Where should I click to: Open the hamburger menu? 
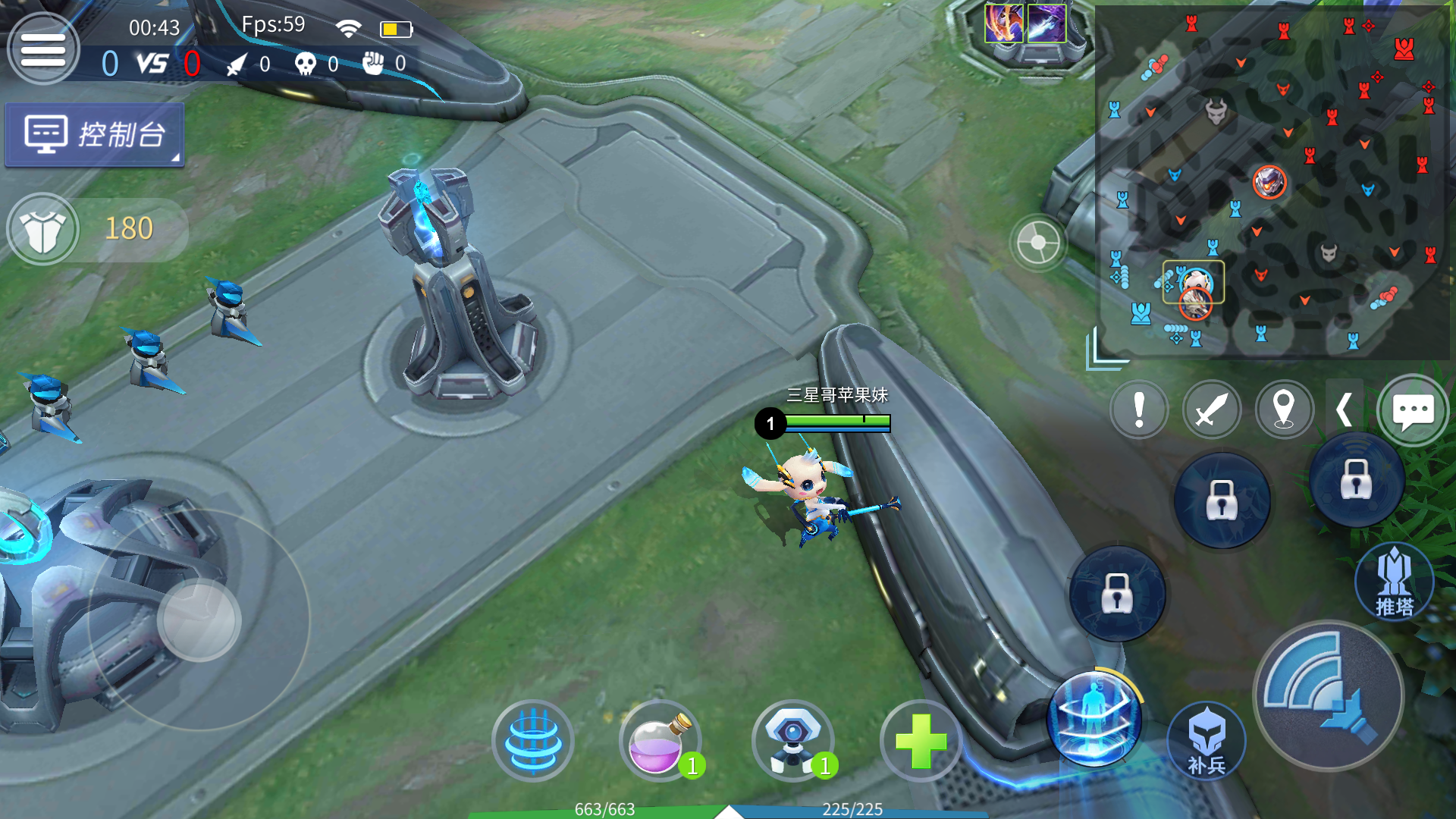pyautogui.click(x=42, y=50)
